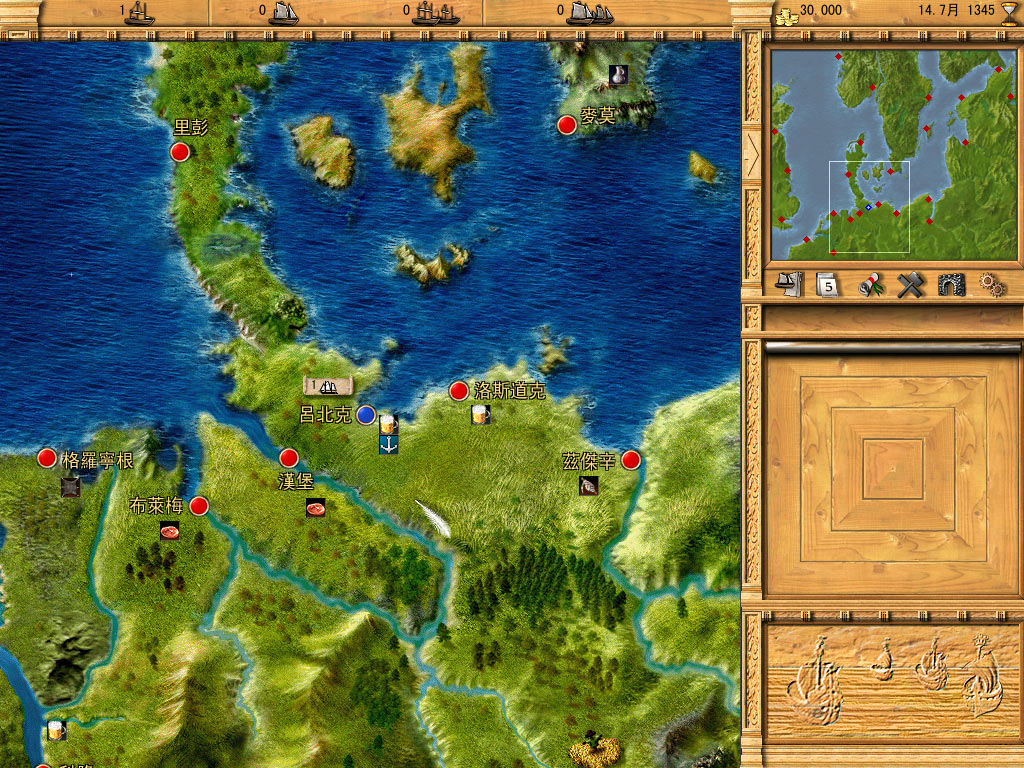Choose the 里彭 town marker
The height and width of the screenshot is (768, 1024).
[x=180, y=152]
